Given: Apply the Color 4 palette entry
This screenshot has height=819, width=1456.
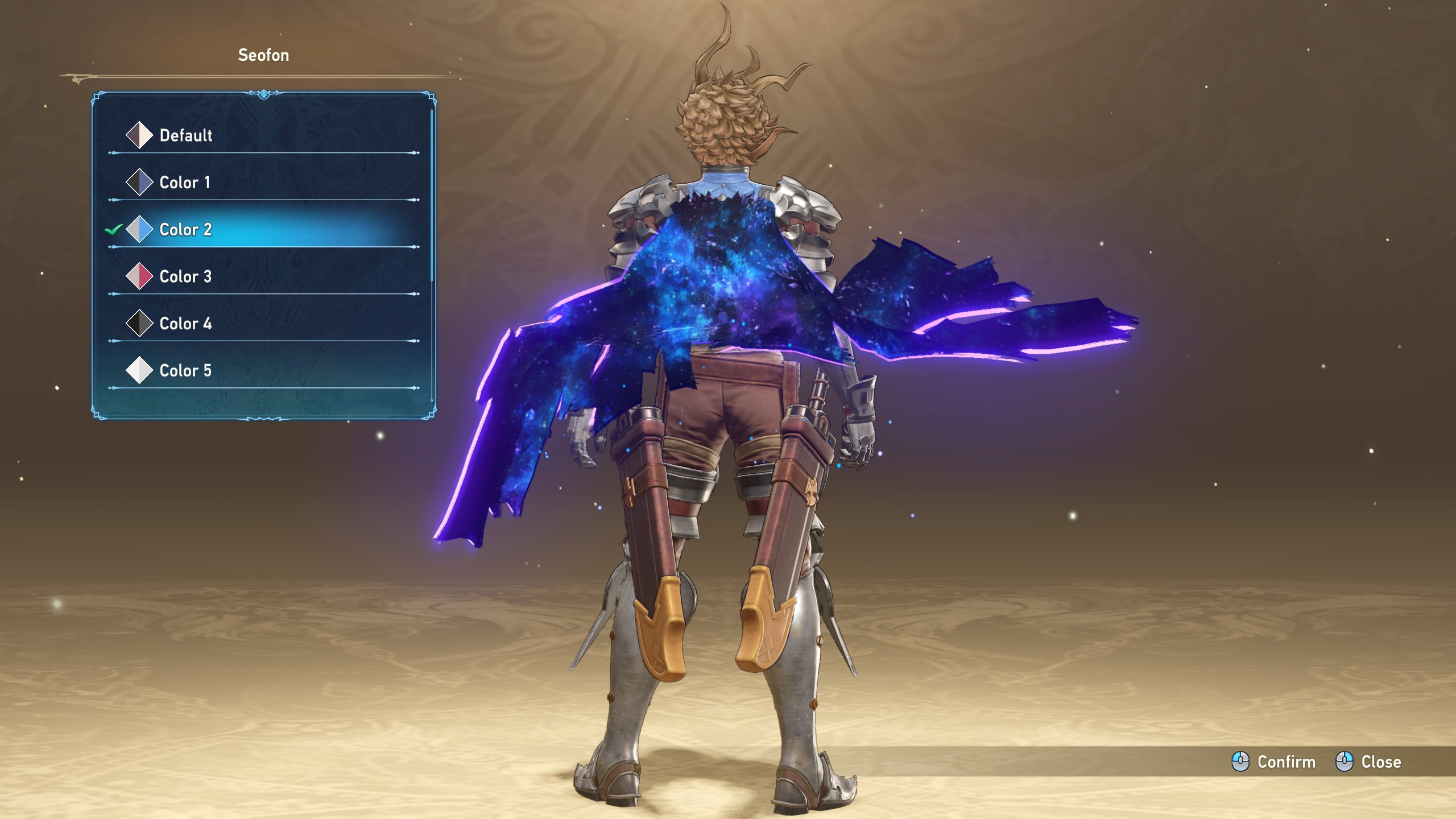Looking at the screenshot, I should click(x=185, y=324).
